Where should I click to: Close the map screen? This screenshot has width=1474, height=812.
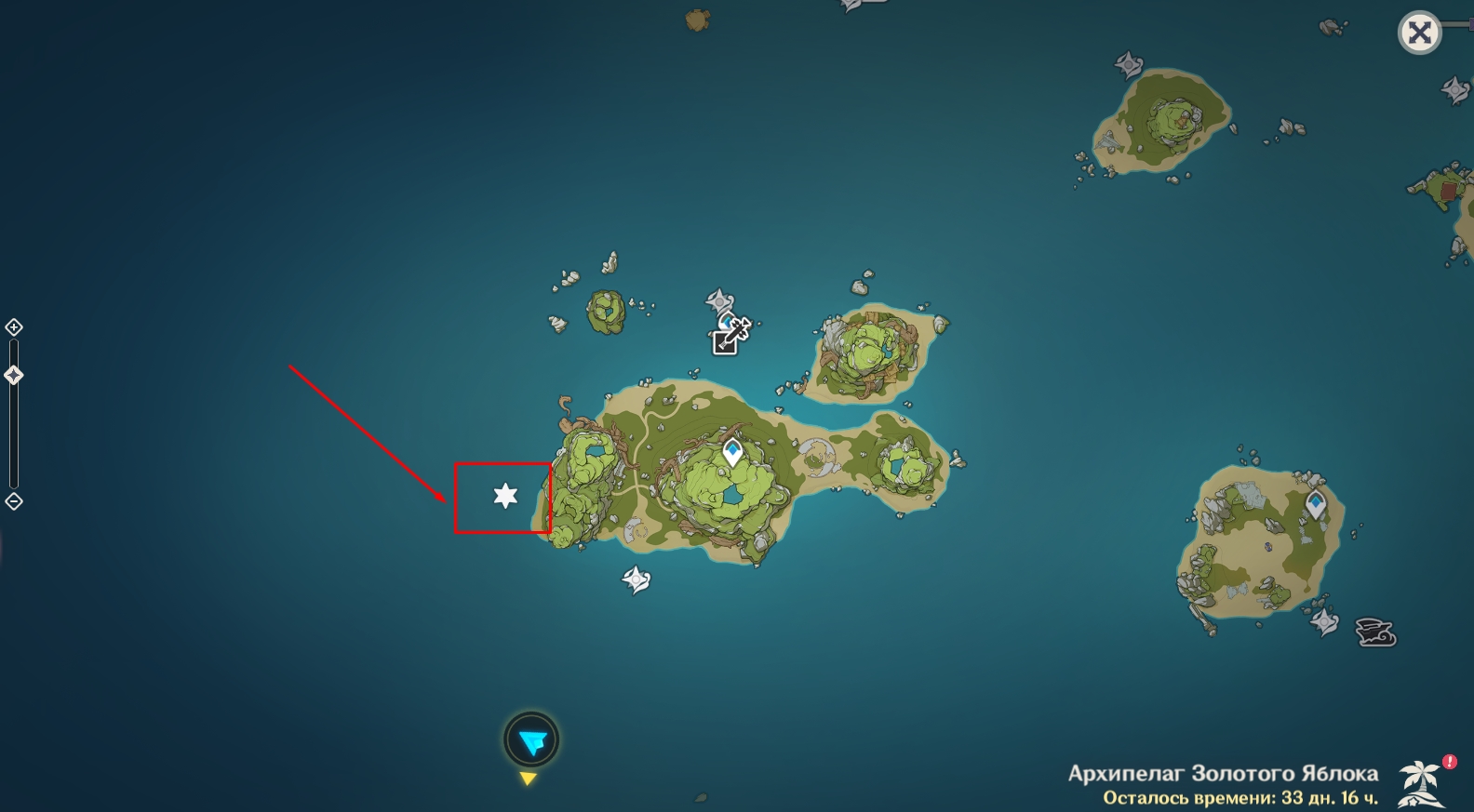pyautogui.click(x=1419, y=34)
